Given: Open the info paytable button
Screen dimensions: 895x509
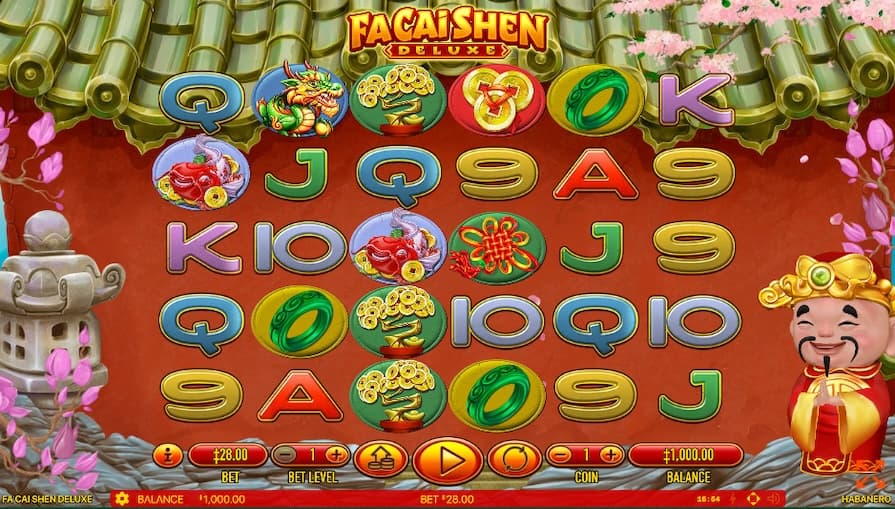Looking at the screenshot, I should coord(168,456).
